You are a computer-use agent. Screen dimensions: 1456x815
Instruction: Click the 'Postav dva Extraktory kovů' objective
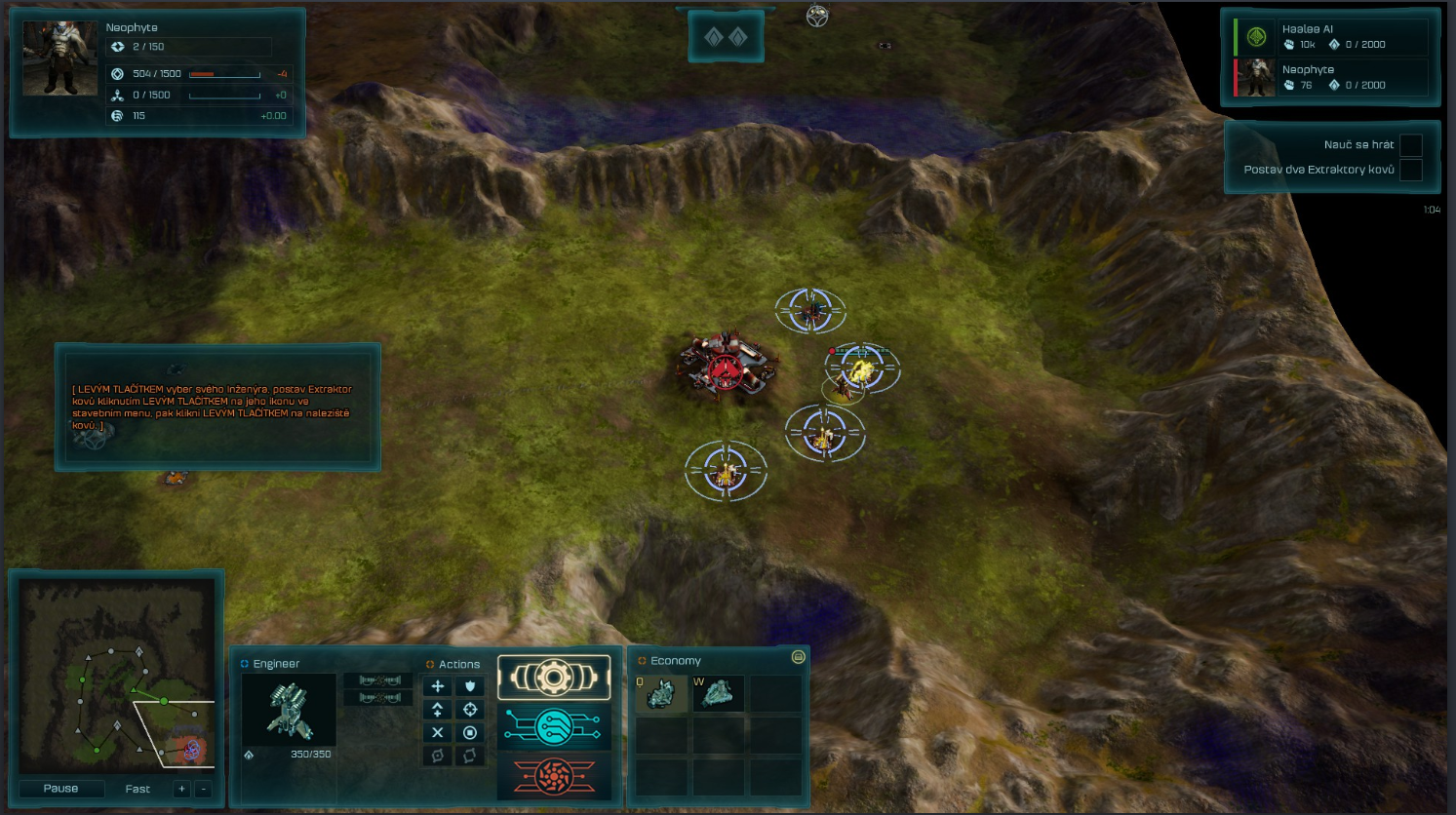1318,170
